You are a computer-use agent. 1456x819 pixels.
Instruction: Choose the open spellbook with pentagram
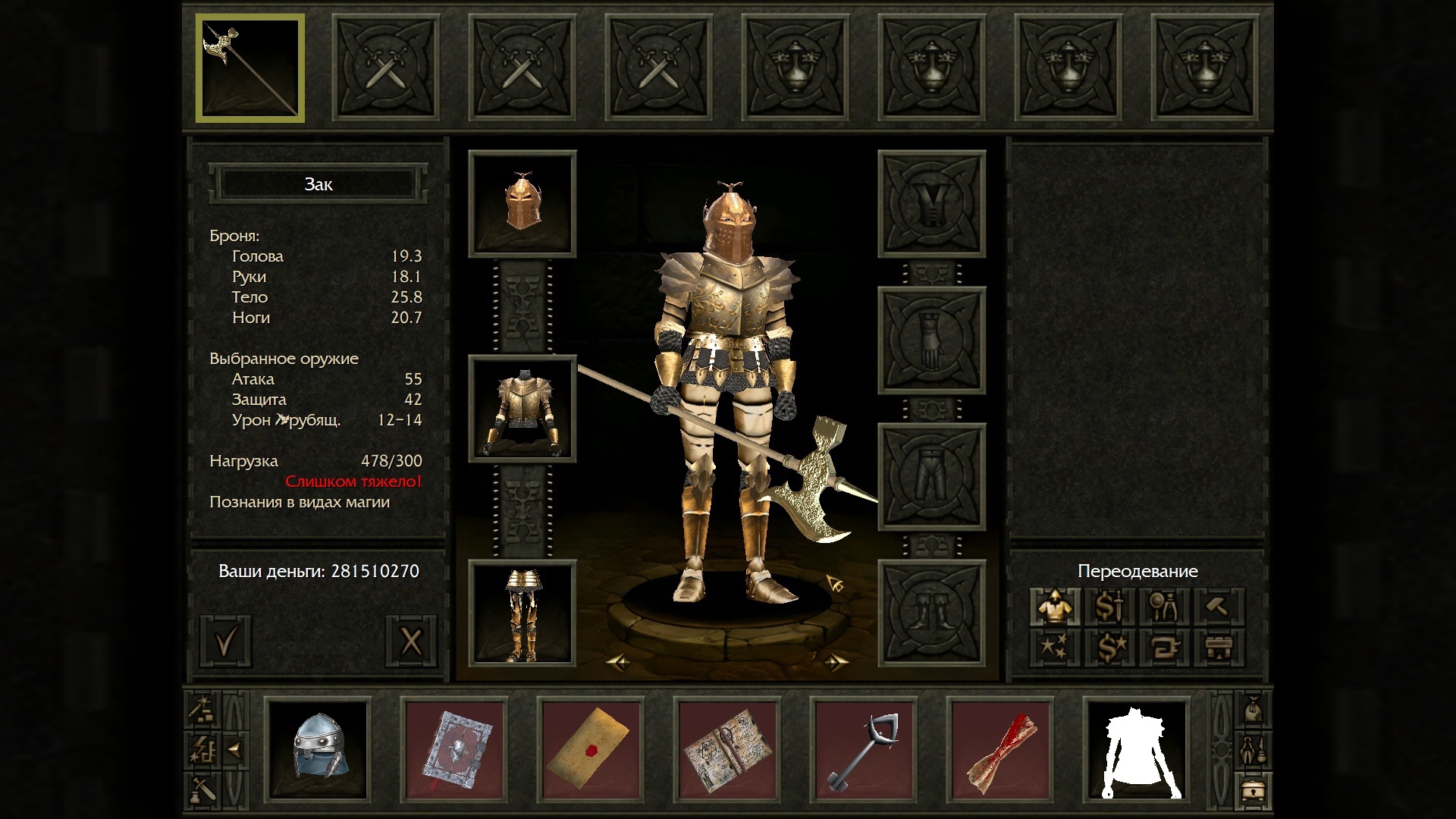click(727, 749)
